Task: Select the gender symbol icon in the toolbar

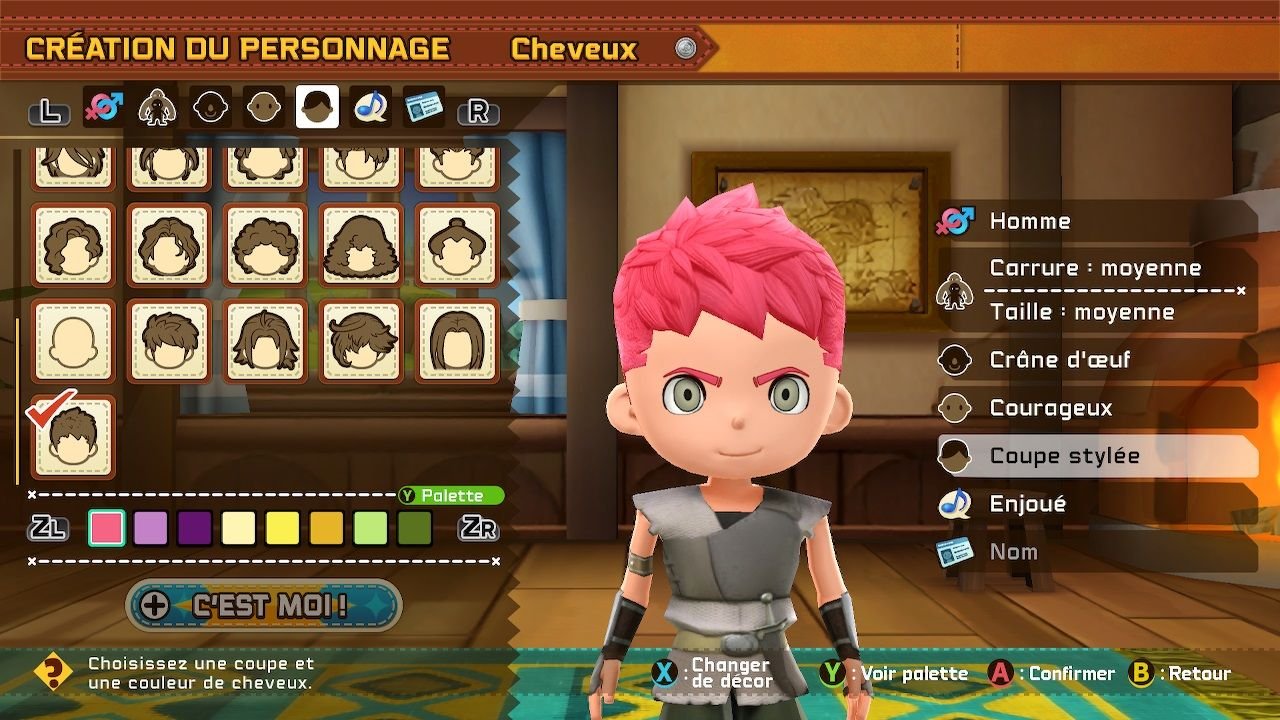Action: [103, 105]
